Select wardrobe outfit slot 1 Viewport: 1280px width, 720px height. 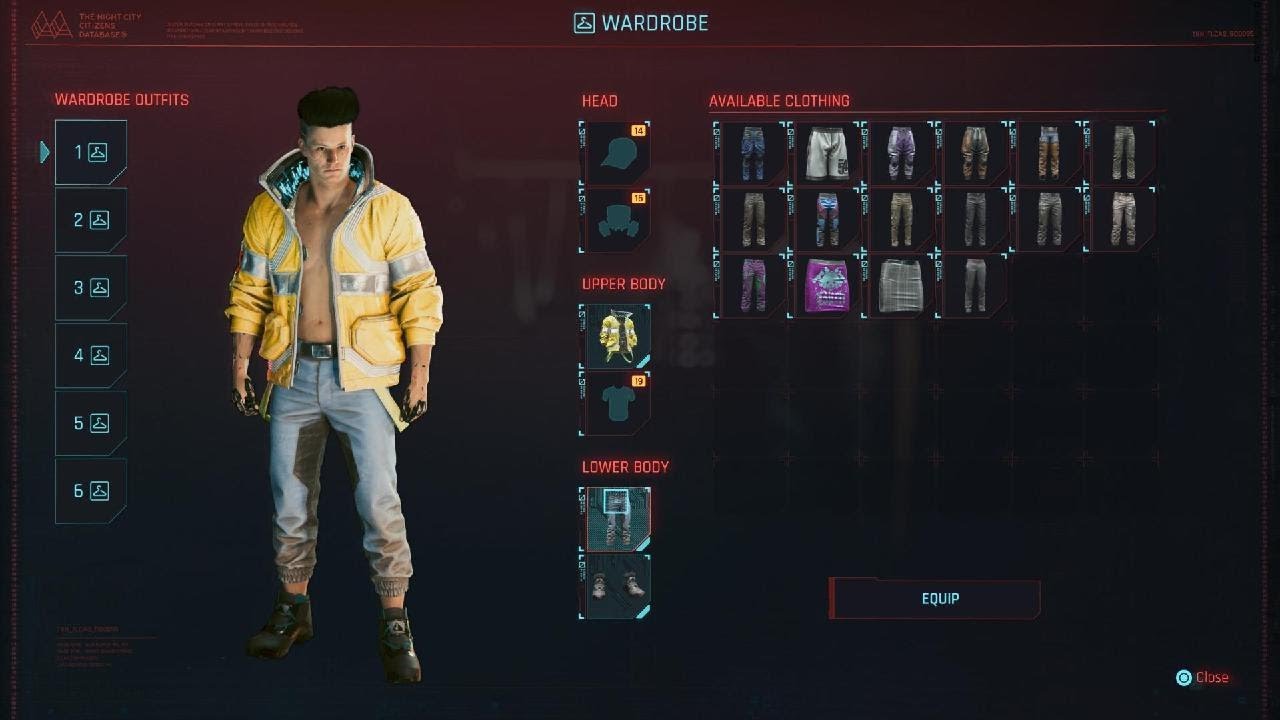[91, 153]
